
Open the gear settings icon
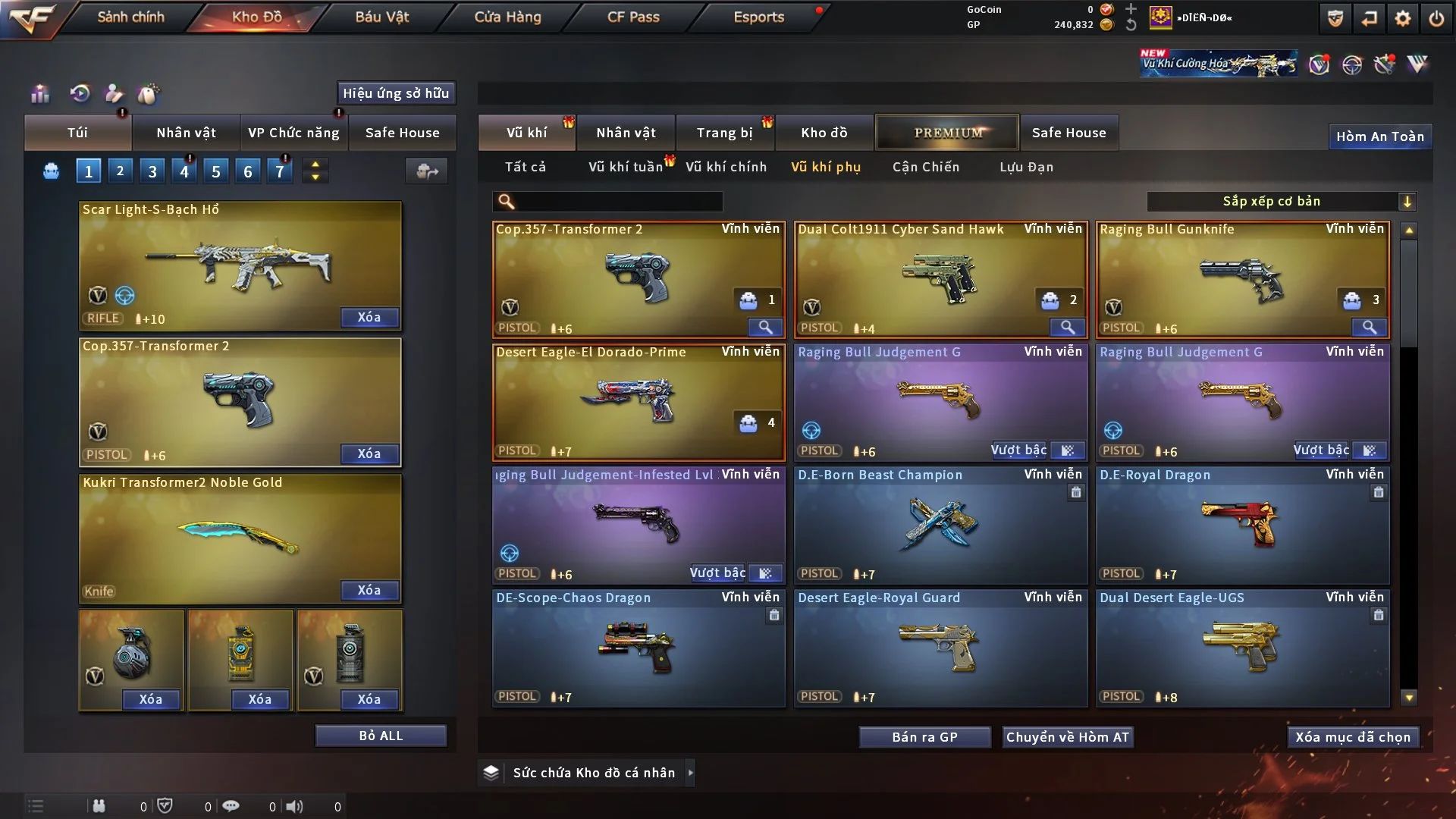pos(1402,18)
